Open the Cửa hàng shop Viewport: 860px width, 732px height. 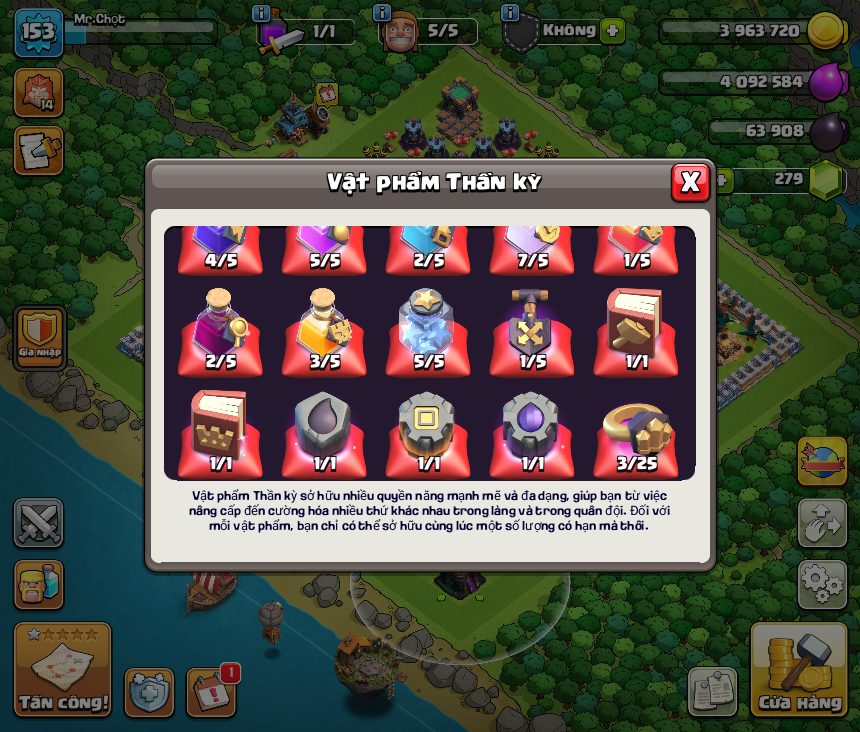click(x=799, y=670)
